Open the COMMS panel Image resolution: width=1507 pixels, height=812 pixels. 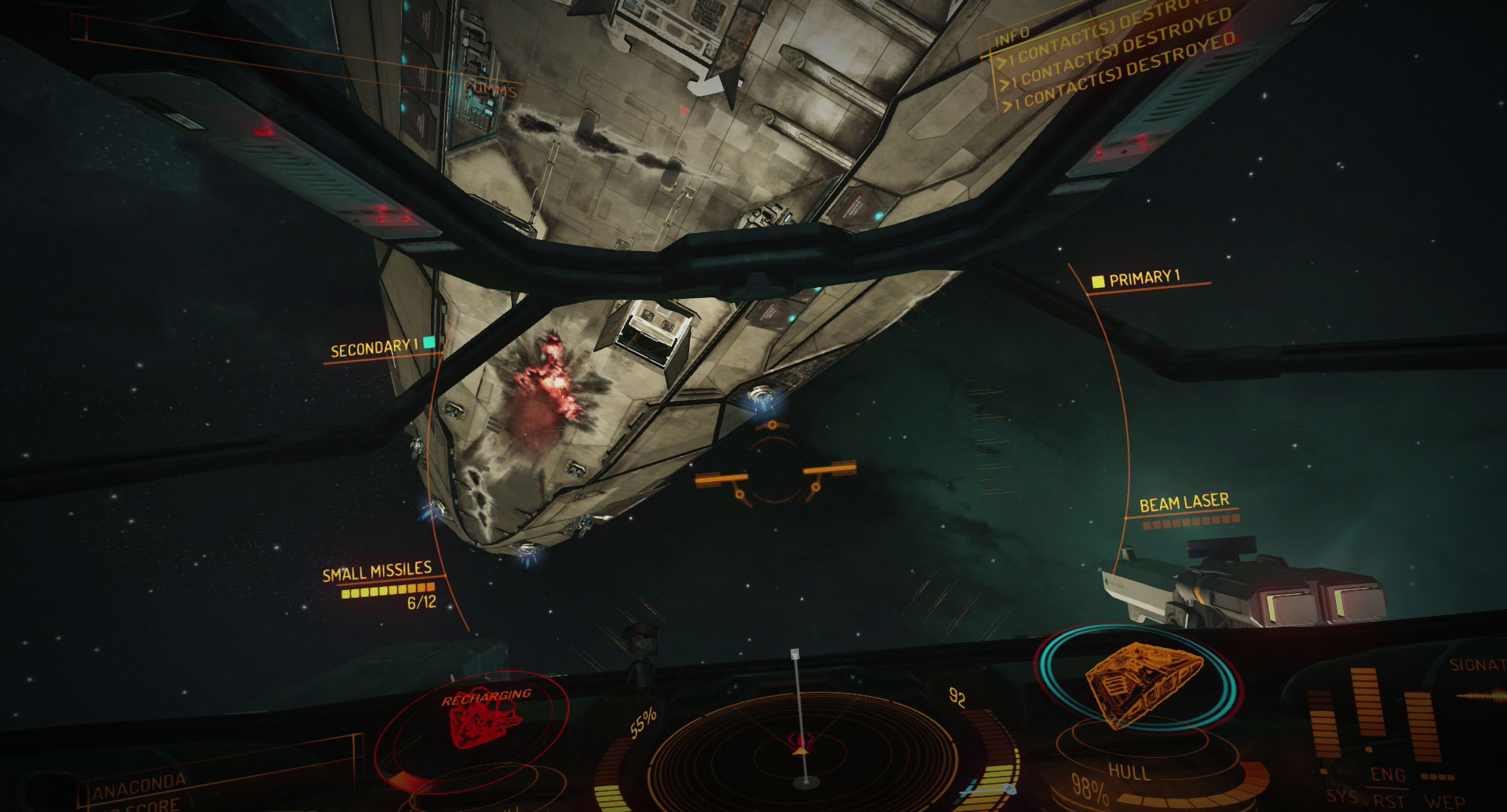(492, 89)
